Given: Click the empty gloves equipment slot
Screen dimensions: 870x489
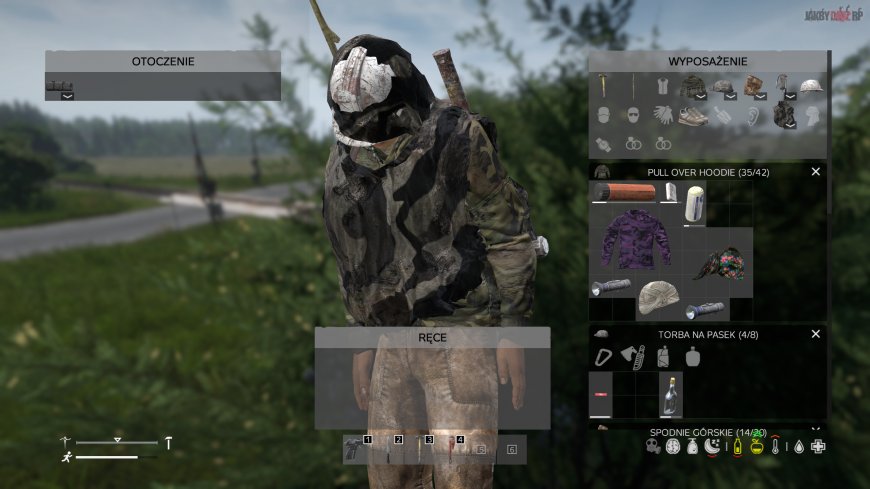Looking at the screenshot, I should [x=663, y=116].
